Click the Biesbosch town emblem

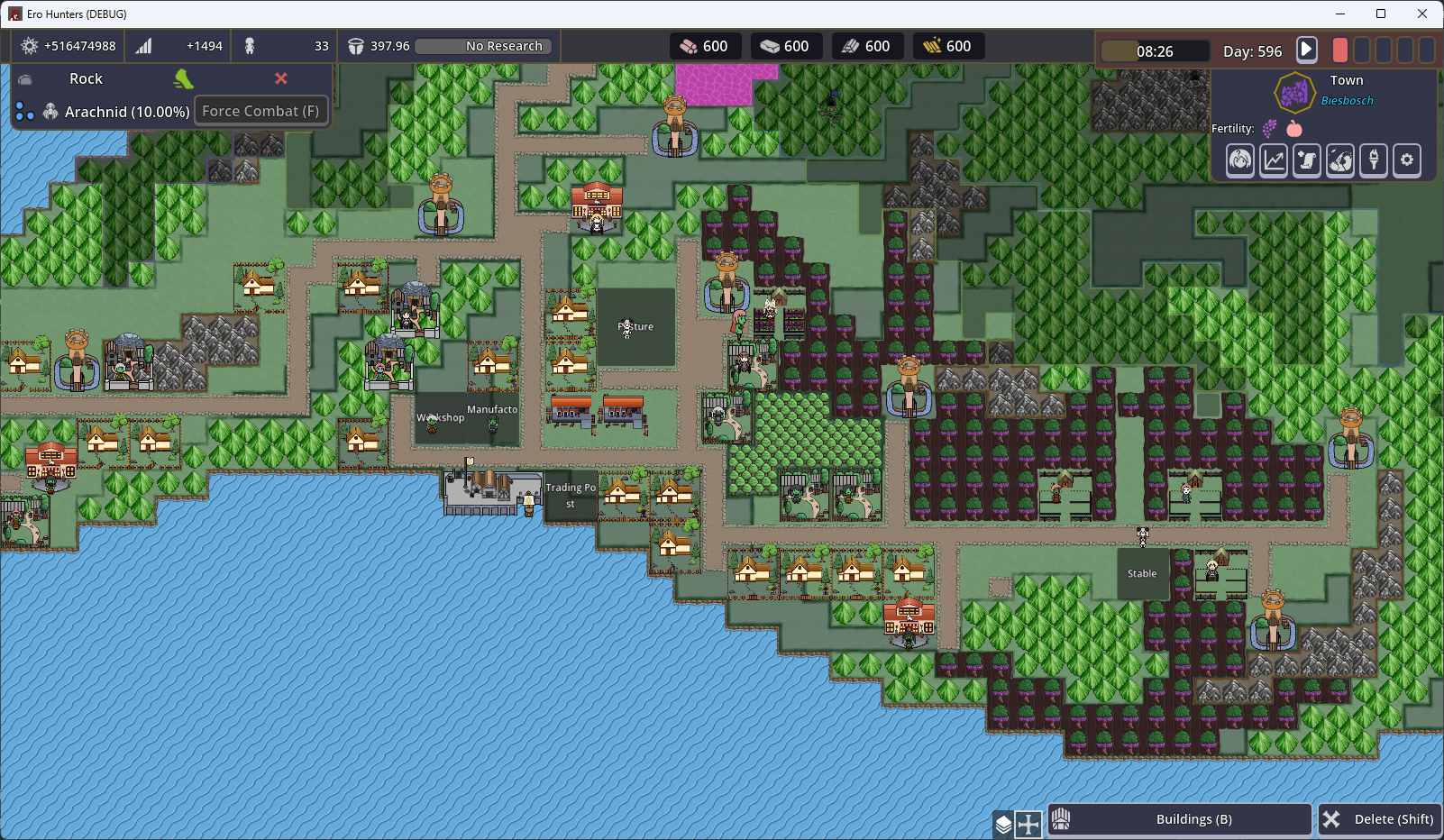point(1295,92)
